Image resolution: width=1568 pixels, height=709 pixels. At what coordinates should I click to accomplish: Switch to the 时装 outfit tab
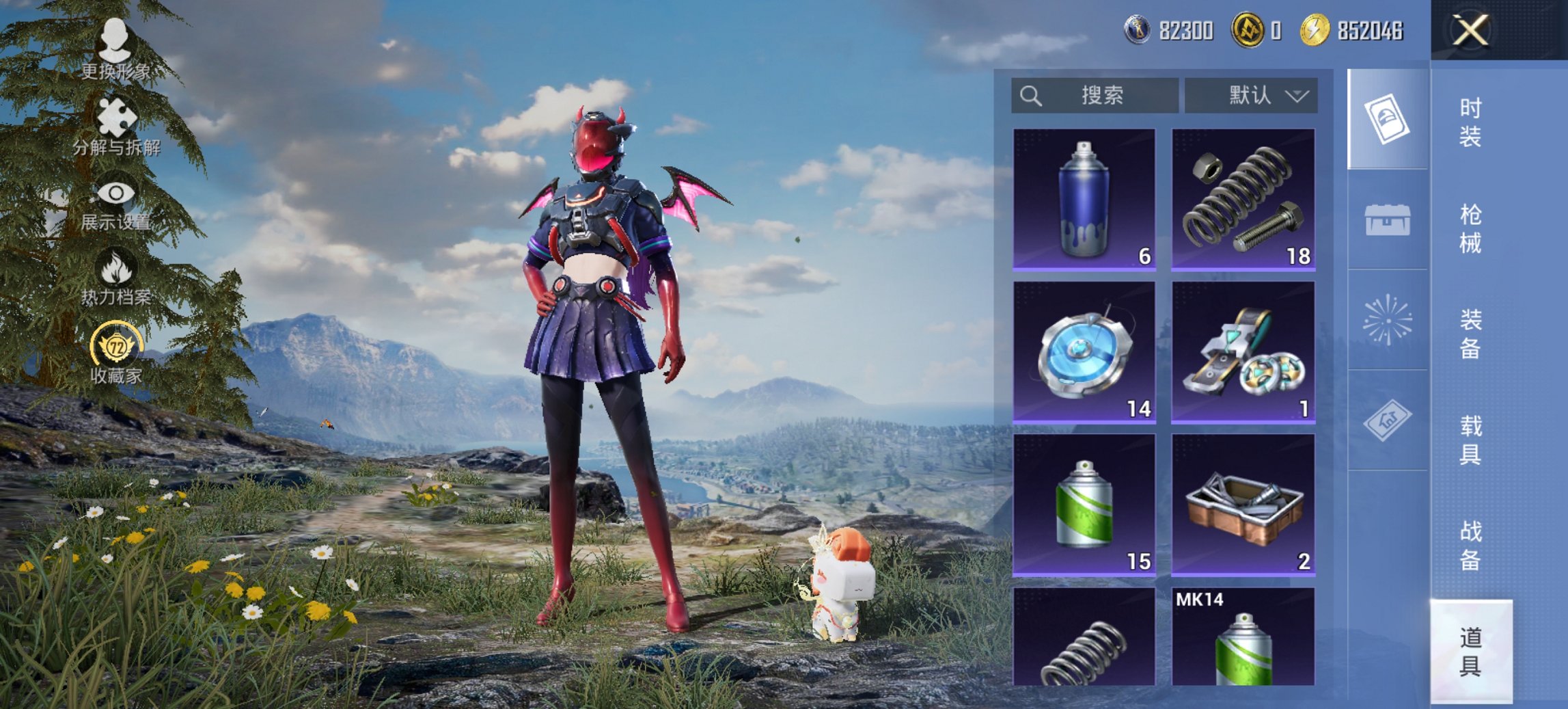point(1470,122)
